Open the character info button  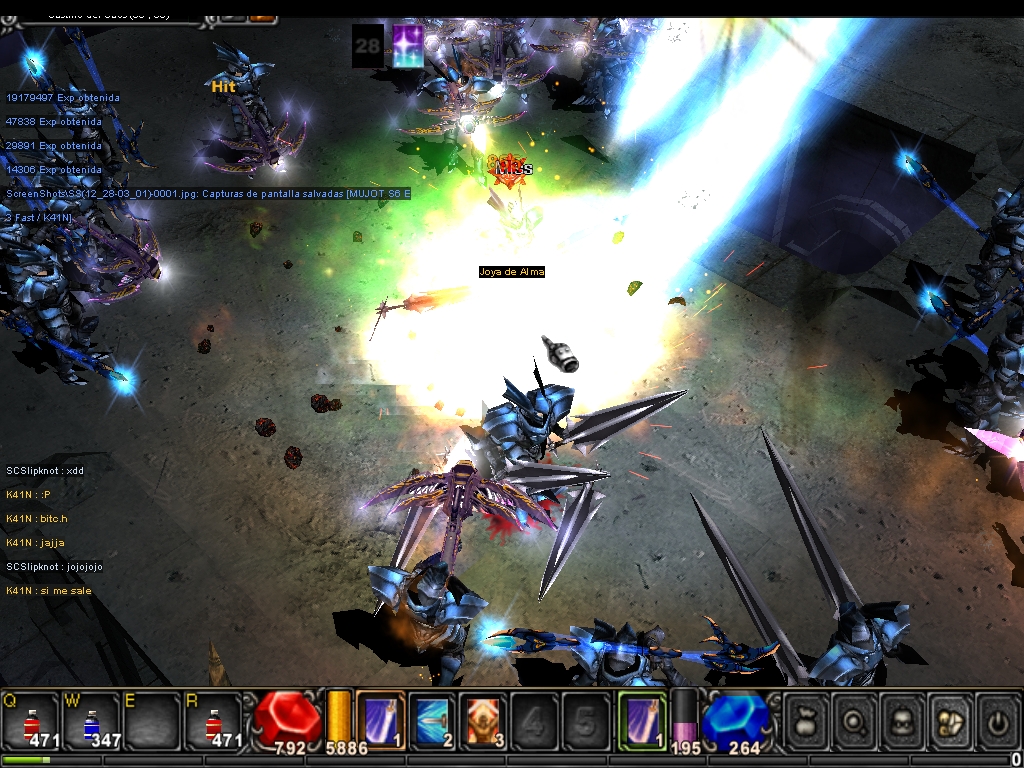coord(902,720)
